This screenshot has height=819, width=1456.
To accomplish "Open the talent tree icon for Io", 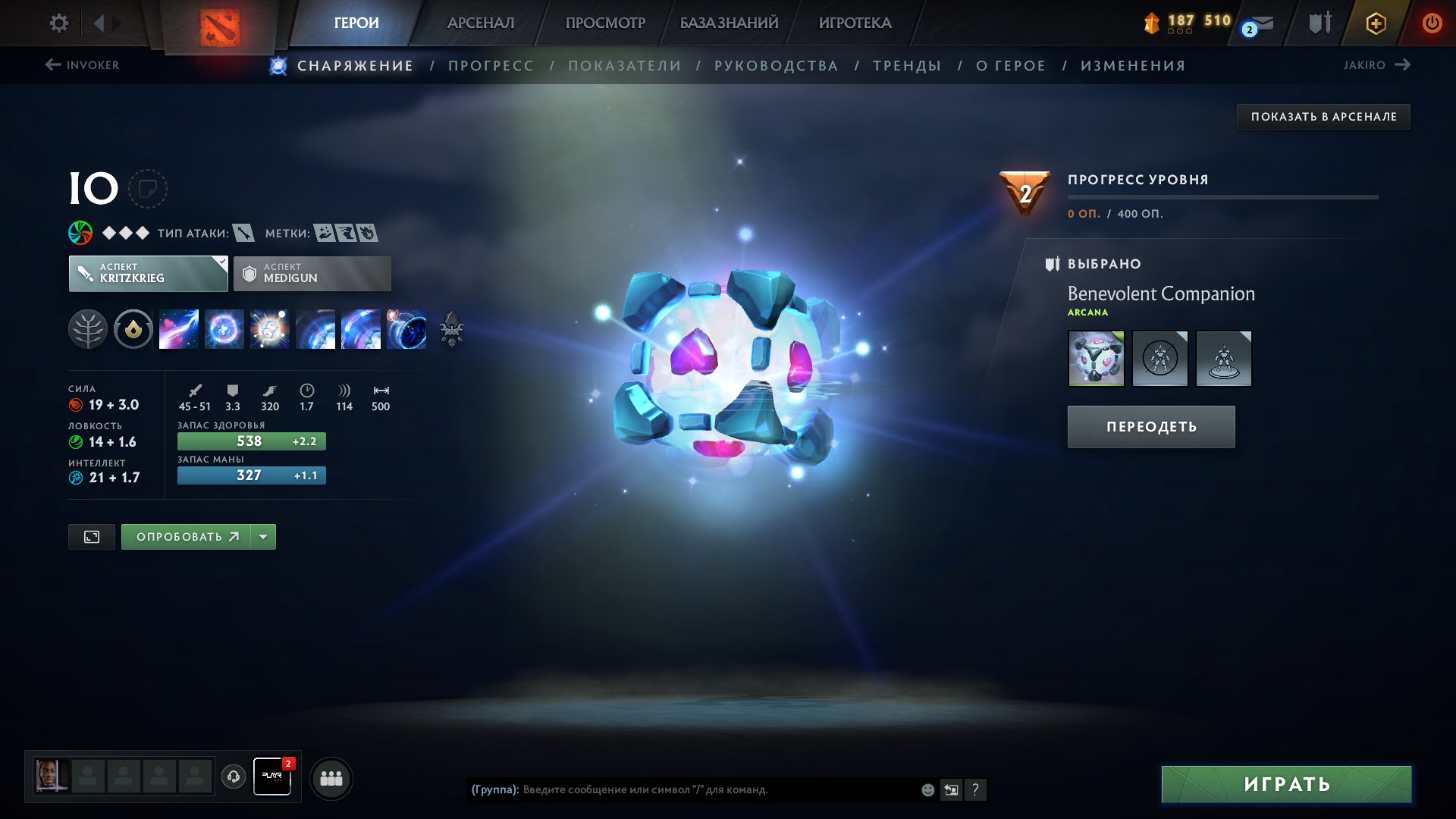I will point(89,329).
